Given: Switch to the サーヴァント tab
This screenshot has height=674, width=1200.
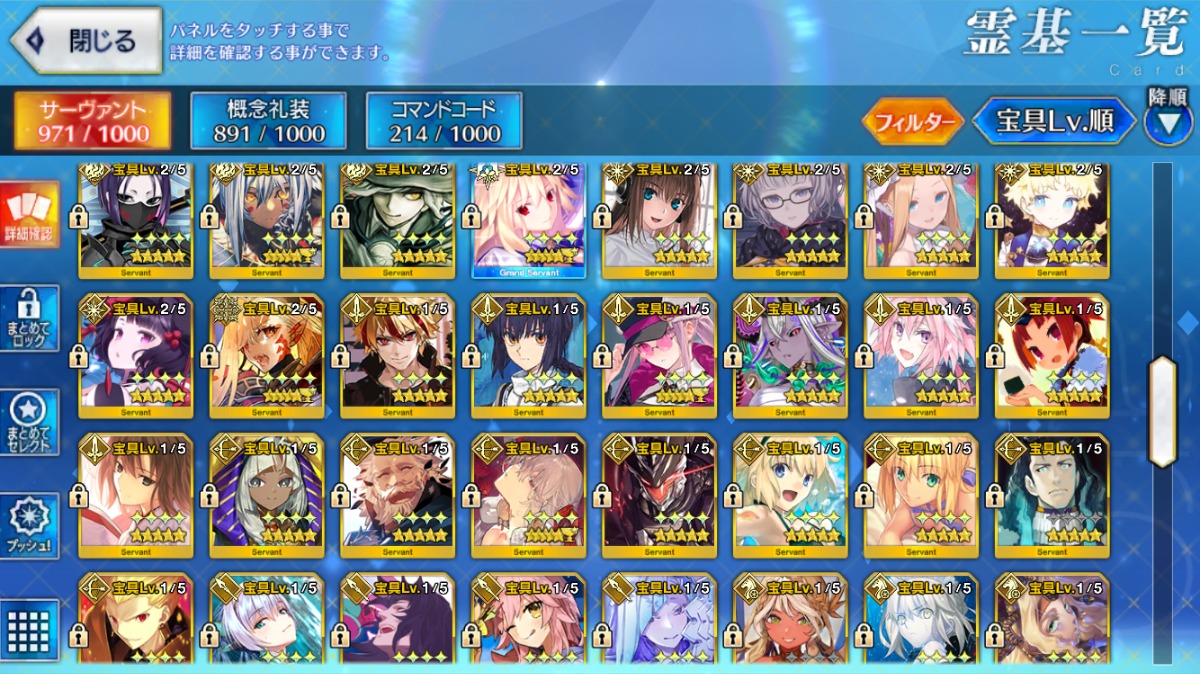Looking at the screenshot, I should pyautogui.click(x=92, y=121).
